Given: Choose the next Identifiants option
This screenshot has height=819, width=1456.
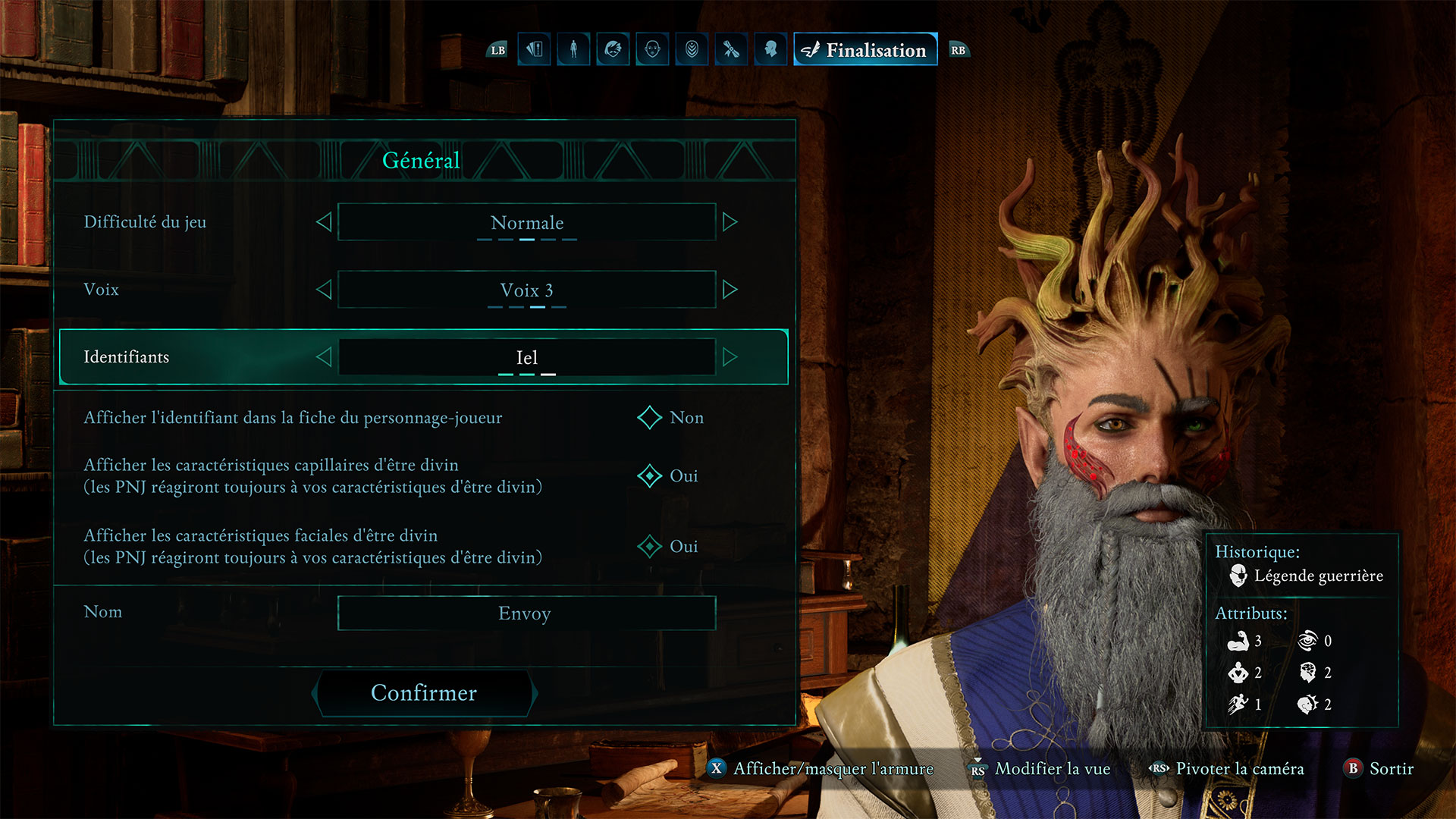Looking at the screenshot, I should coord(730,357).
